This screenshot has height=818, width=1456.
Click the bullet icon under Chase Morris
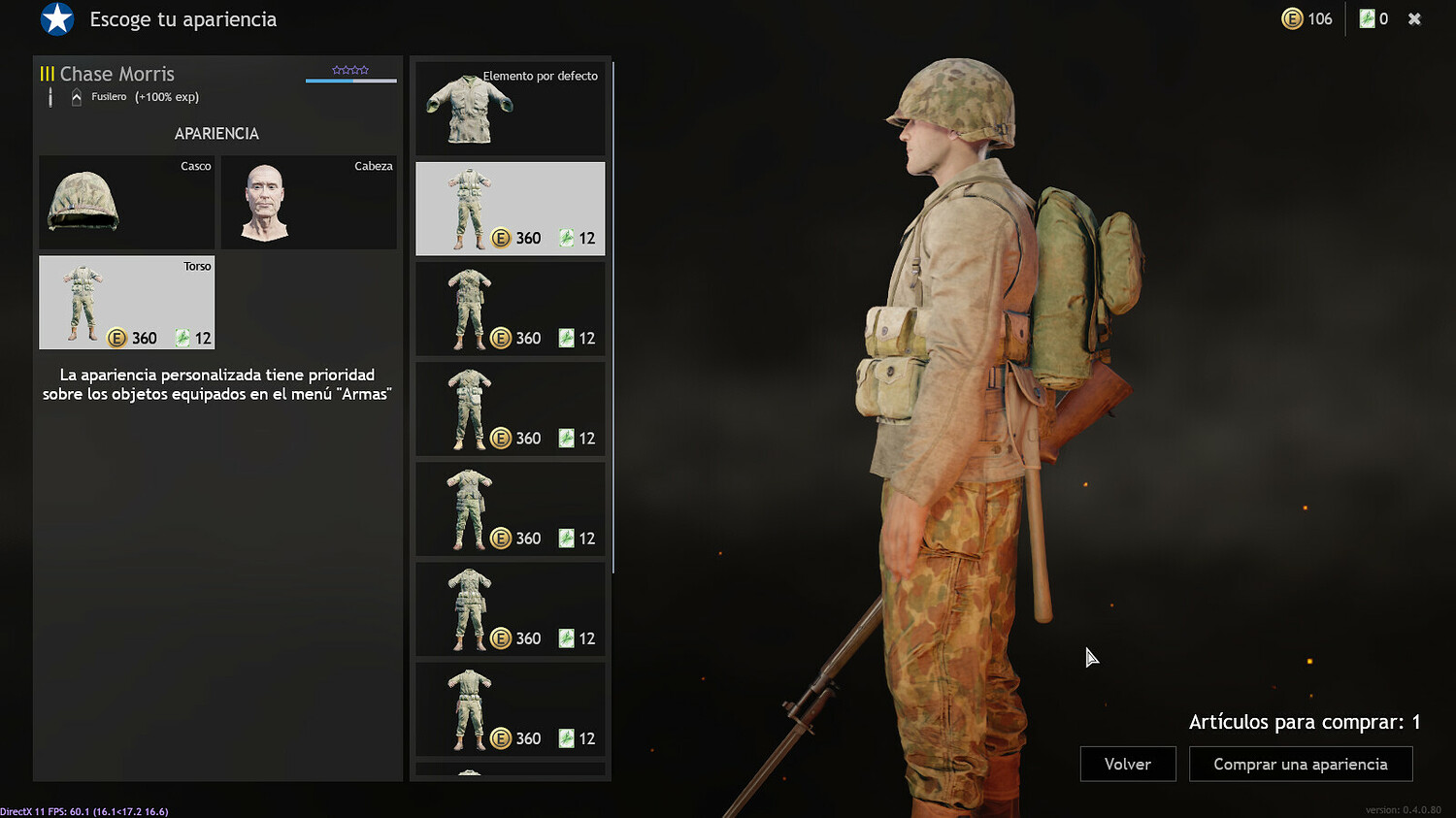[x=50, y=96]
